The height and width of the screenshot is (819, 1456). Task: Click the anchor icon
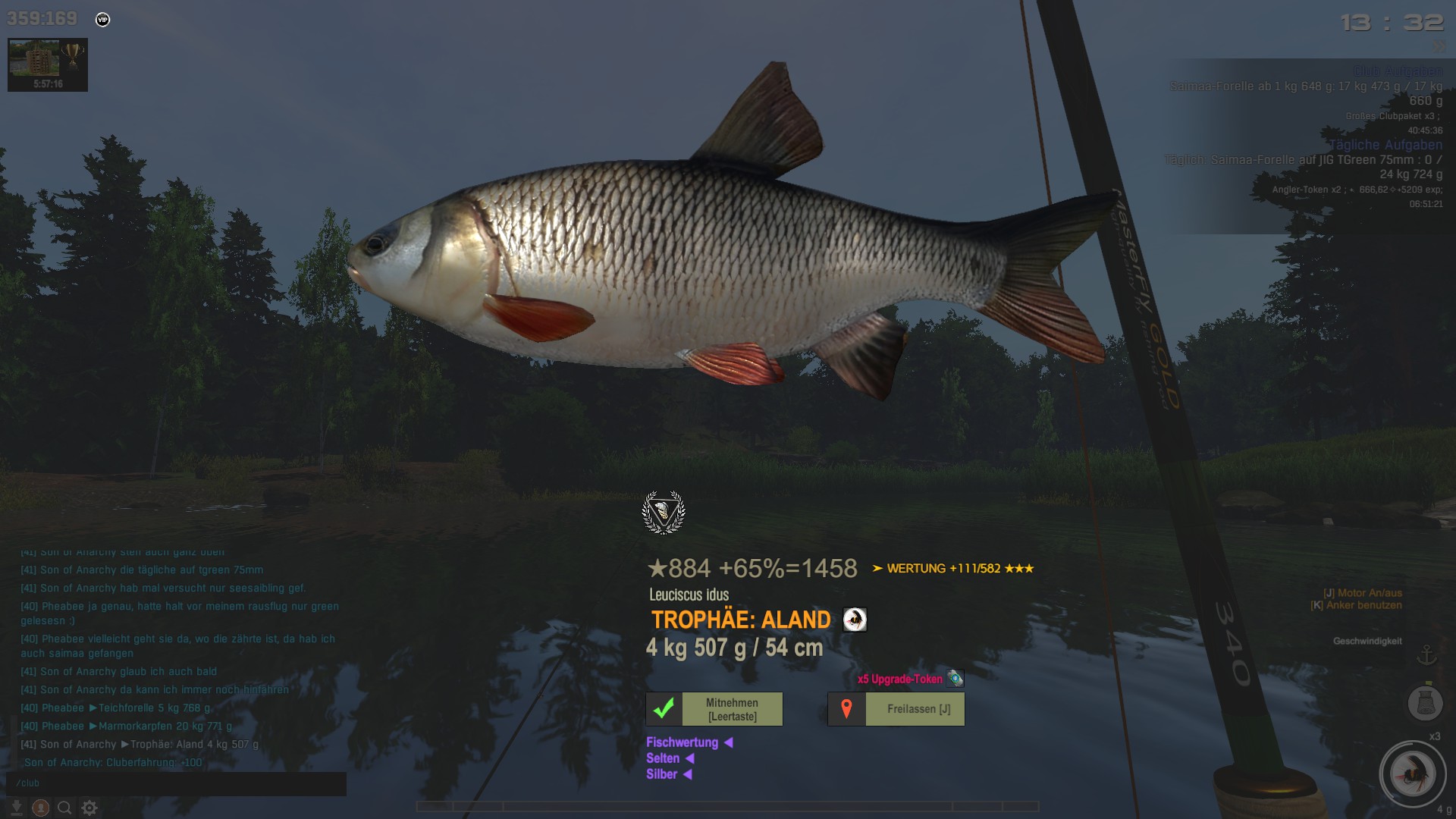click(1426, 654)
